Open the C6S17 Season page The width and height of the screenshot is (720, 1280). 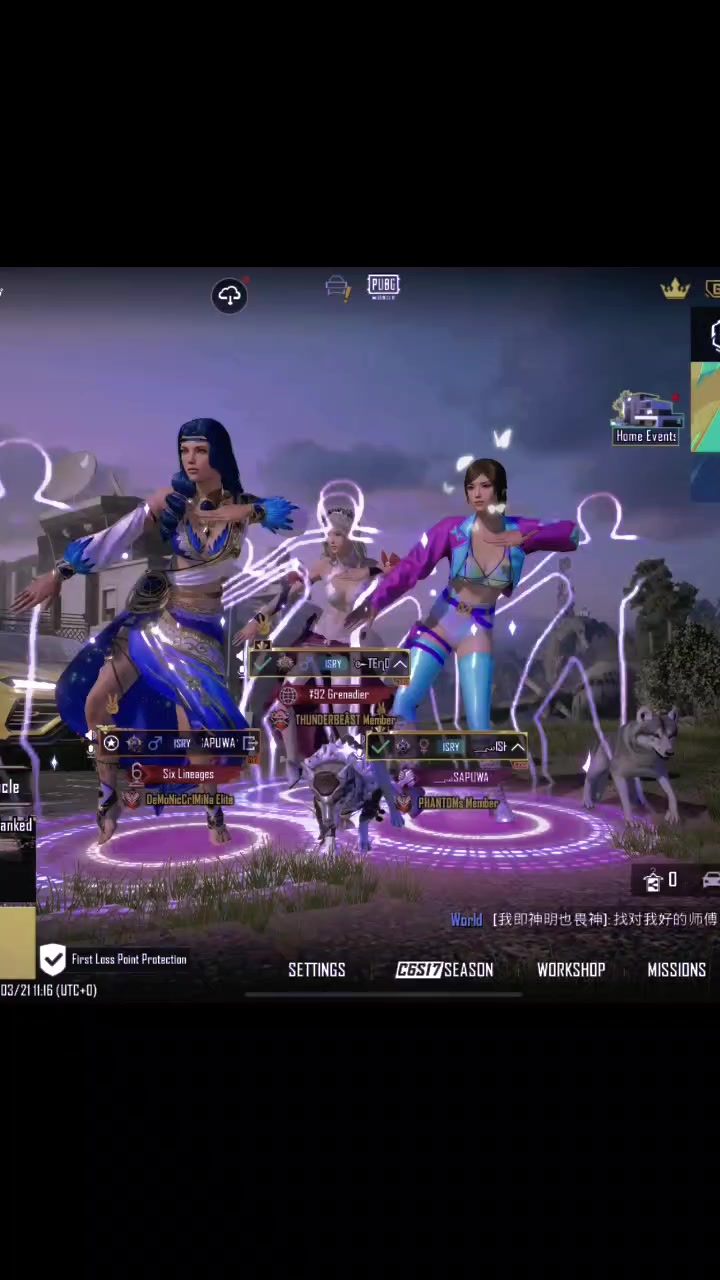click(x=444, y=970)
